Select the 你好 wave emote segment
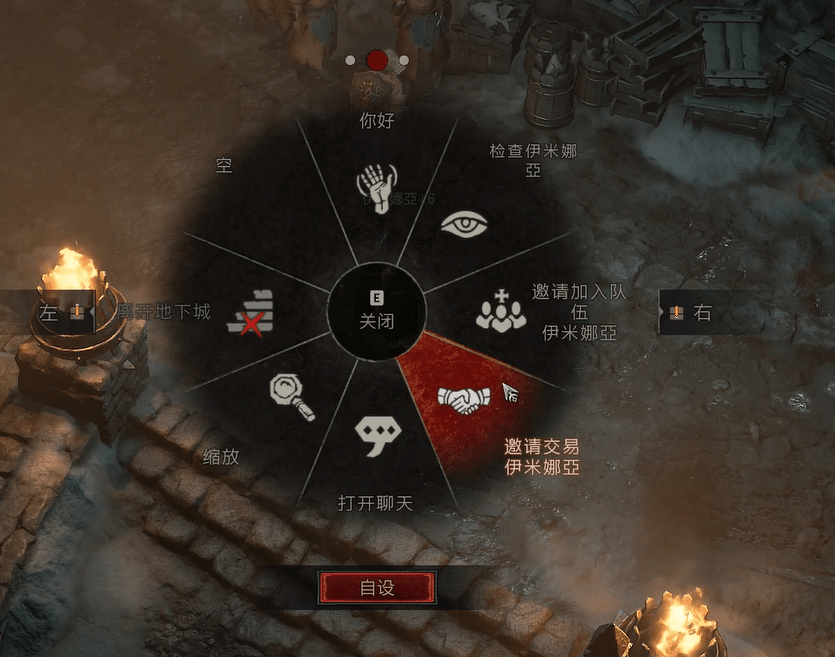 tap(377, 186)
